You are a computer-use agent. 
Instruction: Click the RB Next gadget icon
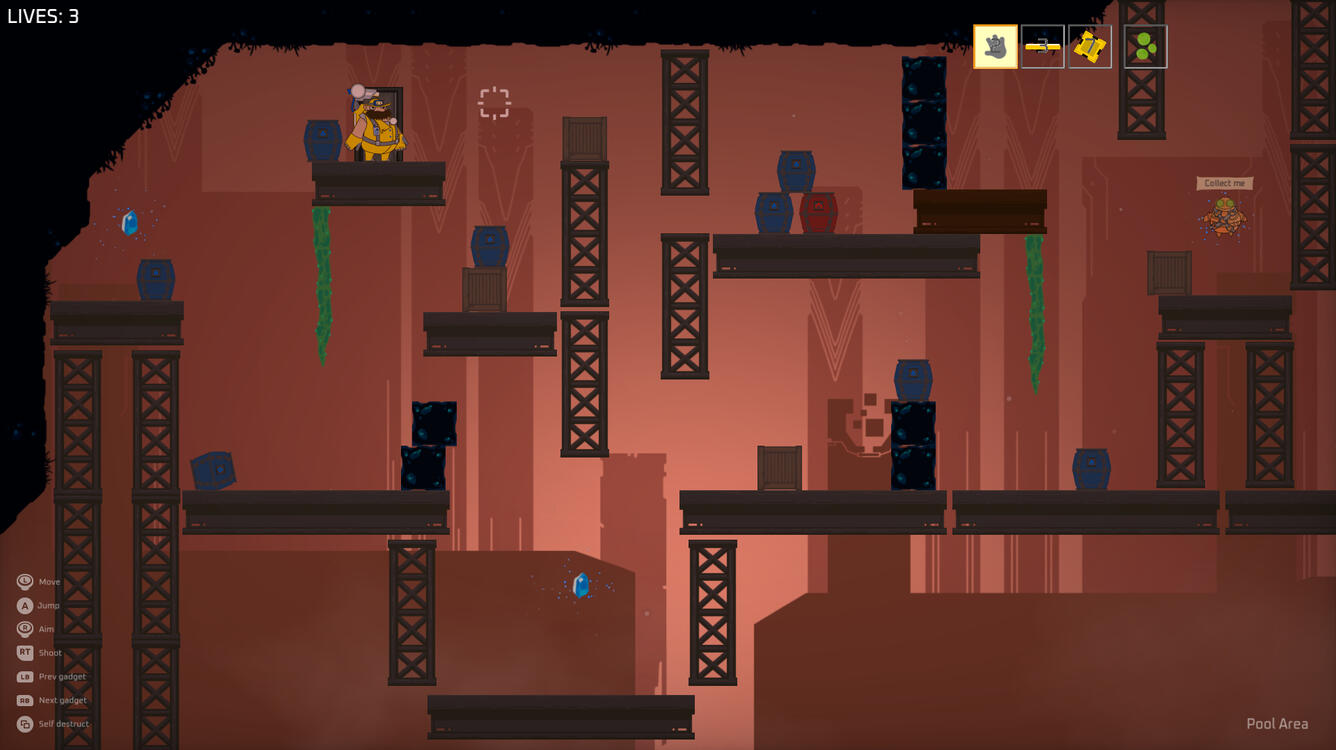coord(23,700)
